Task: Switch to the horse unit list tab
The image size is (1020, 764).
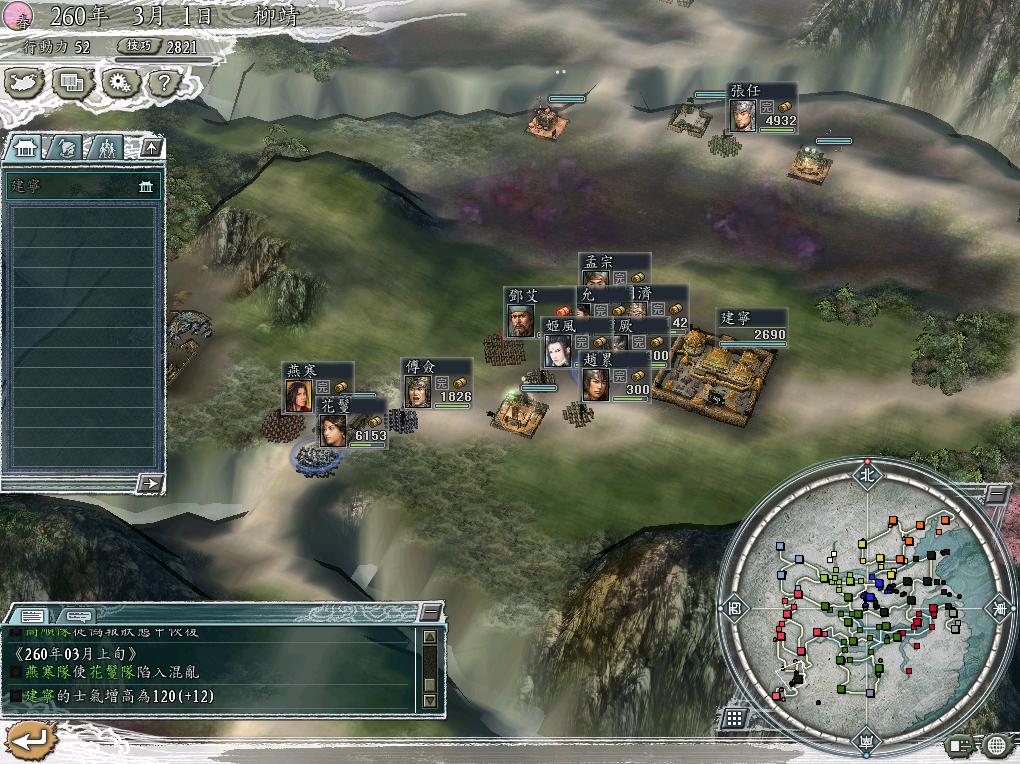Action: (x=64, y=148)
